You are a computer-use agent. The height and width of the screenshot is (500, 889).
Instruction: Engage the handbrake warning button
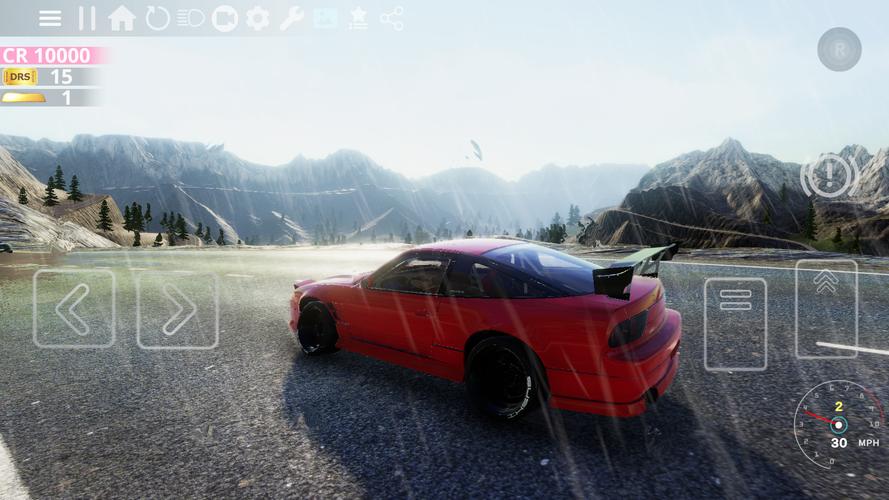coord(829,176)
